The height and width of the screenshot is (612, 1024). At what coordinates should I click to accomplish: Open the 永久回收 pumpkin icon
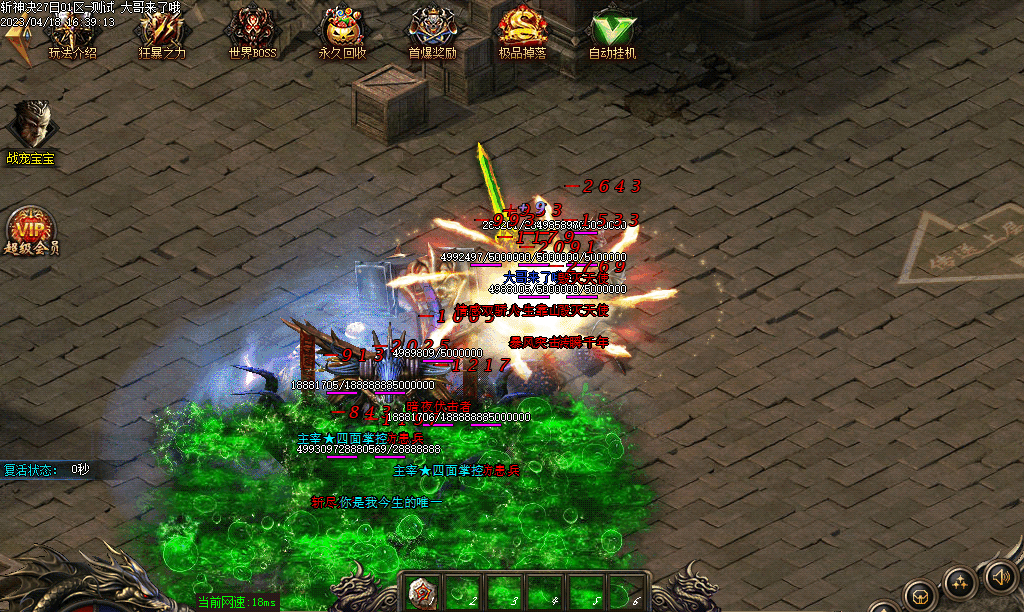coord(342,34)
